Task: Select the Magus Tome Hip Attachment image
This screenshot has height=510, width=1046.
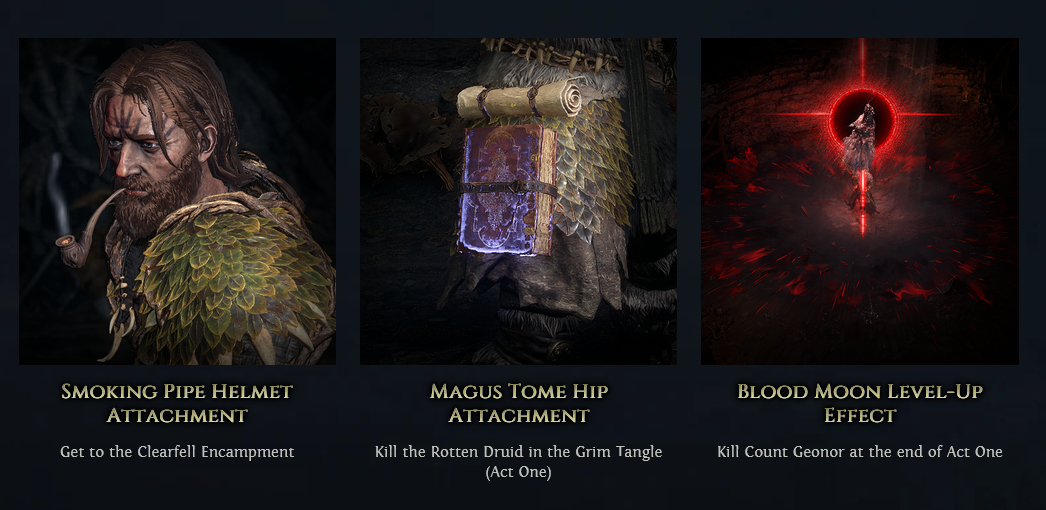Action: pyautogui.click(x=518, y=201)
